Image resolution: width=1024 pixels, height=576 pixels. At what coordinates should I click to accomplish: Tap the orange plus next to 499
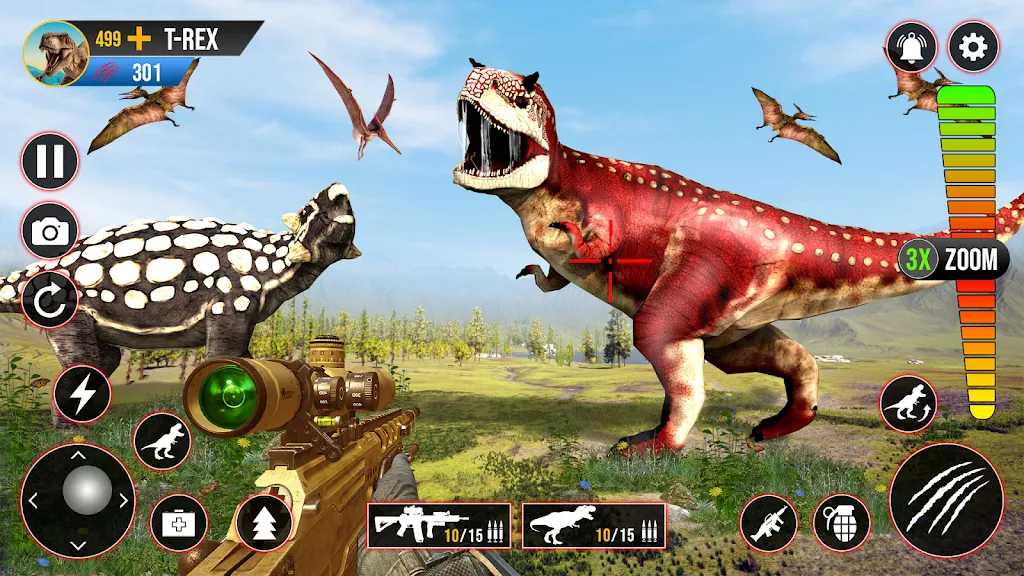140,40
